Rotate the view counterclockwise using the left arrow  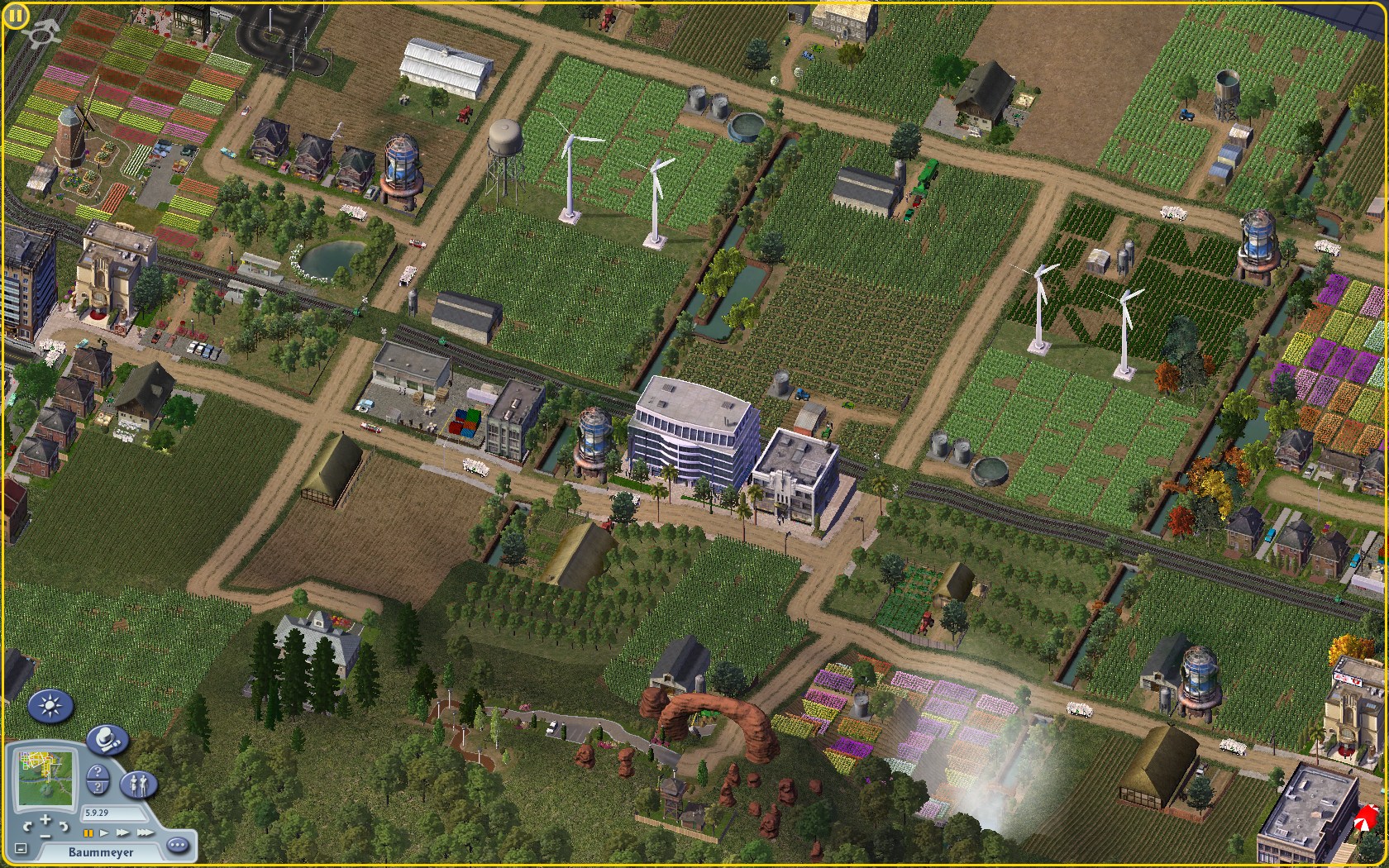(29, 826)
